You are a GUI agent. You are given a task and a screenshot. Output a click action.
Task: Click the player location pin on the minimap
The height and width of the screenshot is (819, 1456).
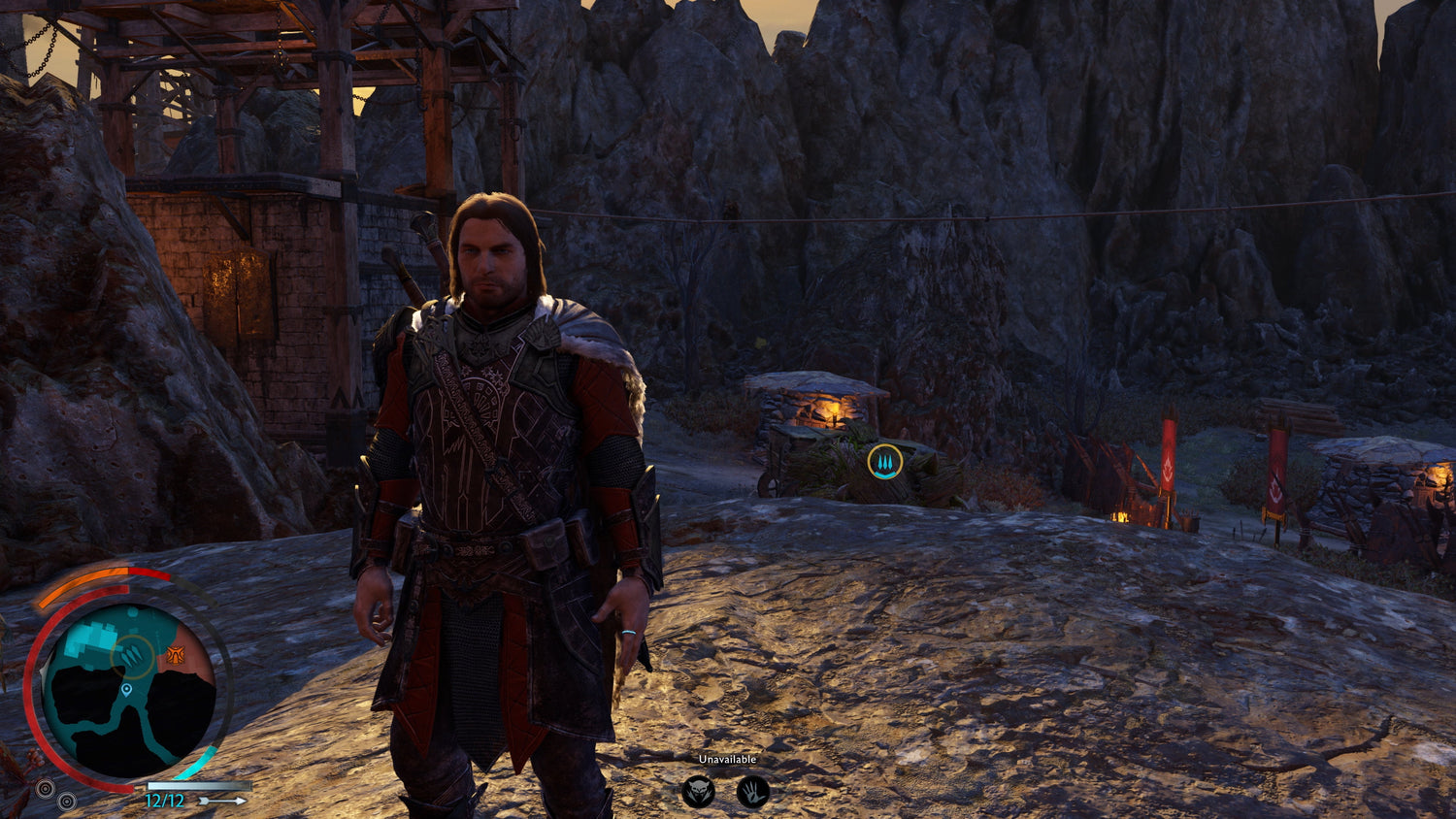pos(126,690)
